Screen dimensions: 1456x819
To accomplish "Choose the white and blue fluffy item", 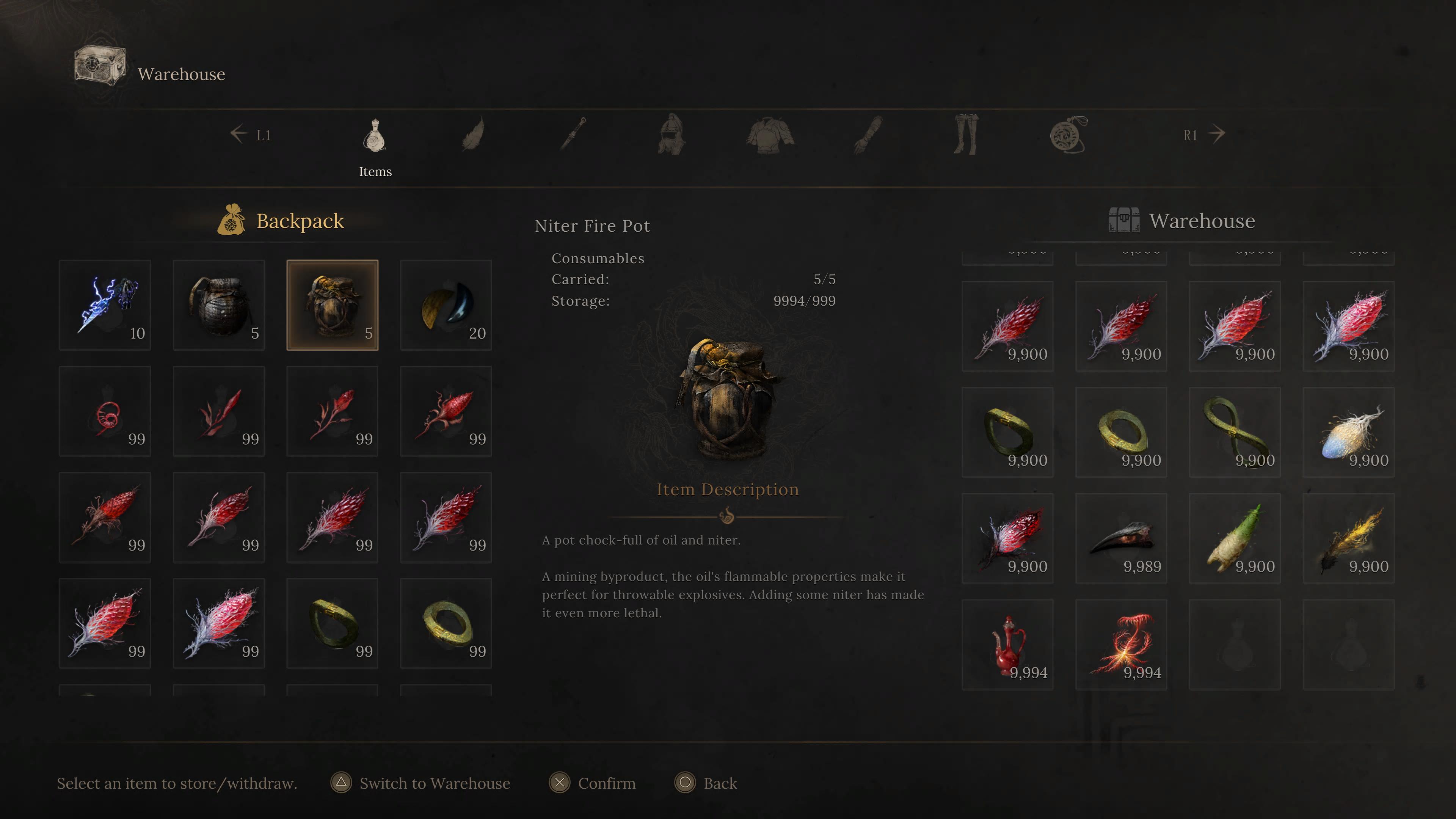I will pyautogui.click(x=1349, y=432).
